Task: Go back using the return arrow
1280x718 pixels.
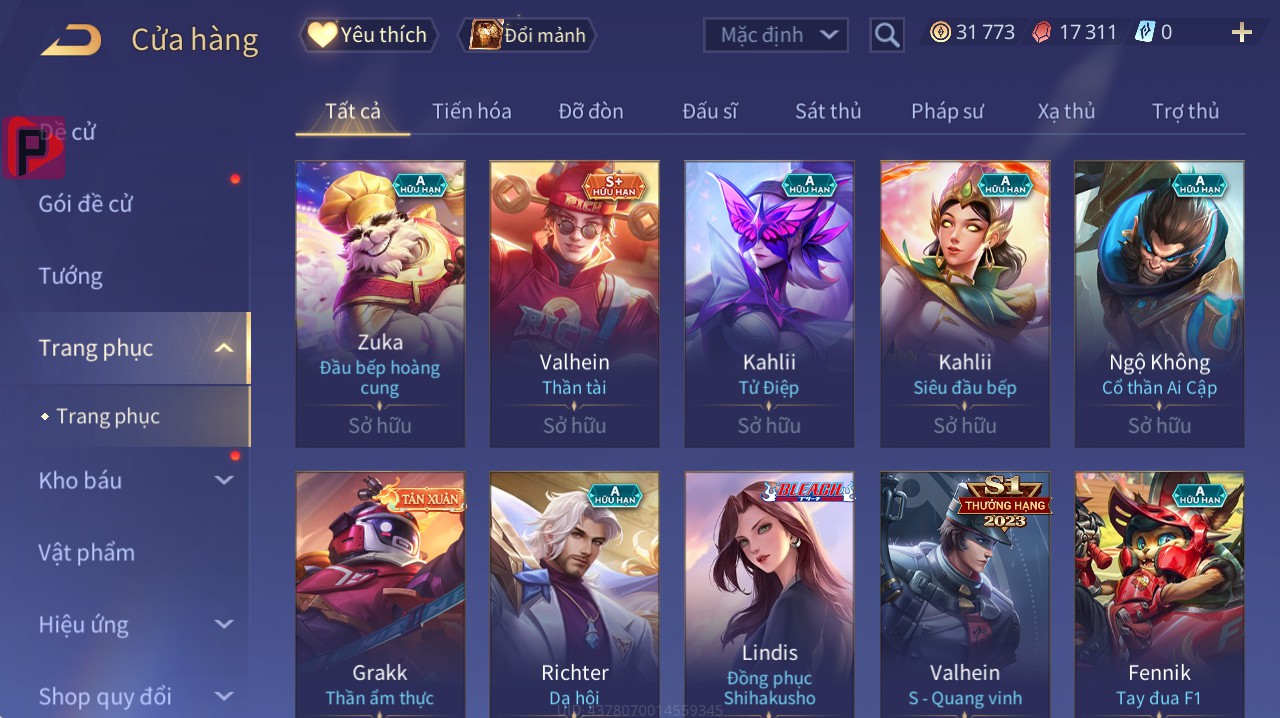Action: click(71, 40)
